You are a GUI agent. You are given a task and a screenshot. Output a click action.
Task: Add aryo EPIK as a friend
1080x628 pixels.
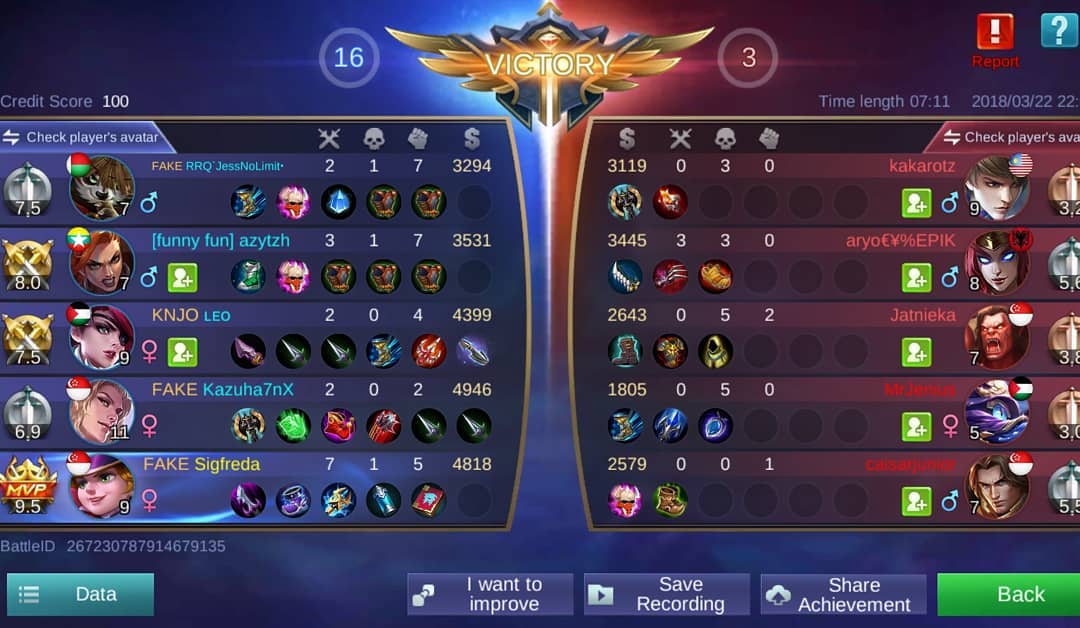click(916, 277)
